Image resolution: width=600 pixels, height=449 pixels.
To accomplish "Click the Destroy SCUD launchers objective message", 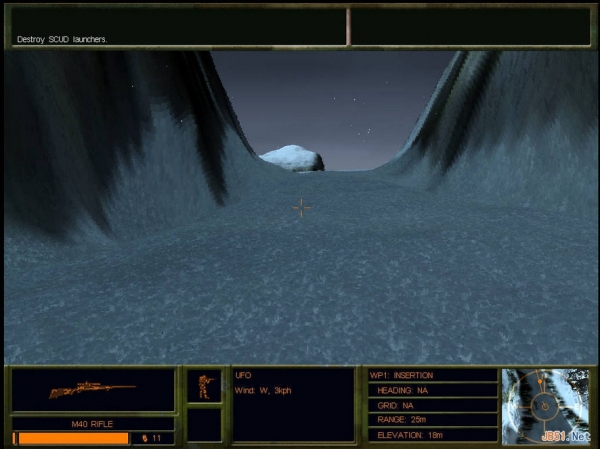I will click(63, 39).
